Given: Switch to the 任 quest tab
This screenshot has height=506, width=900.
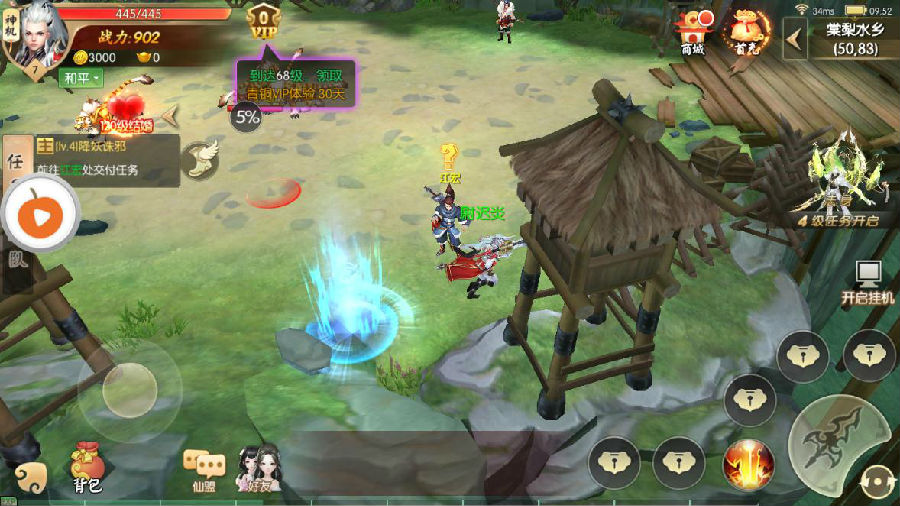Looking at the screenshot, I should (x=15, y=161).
